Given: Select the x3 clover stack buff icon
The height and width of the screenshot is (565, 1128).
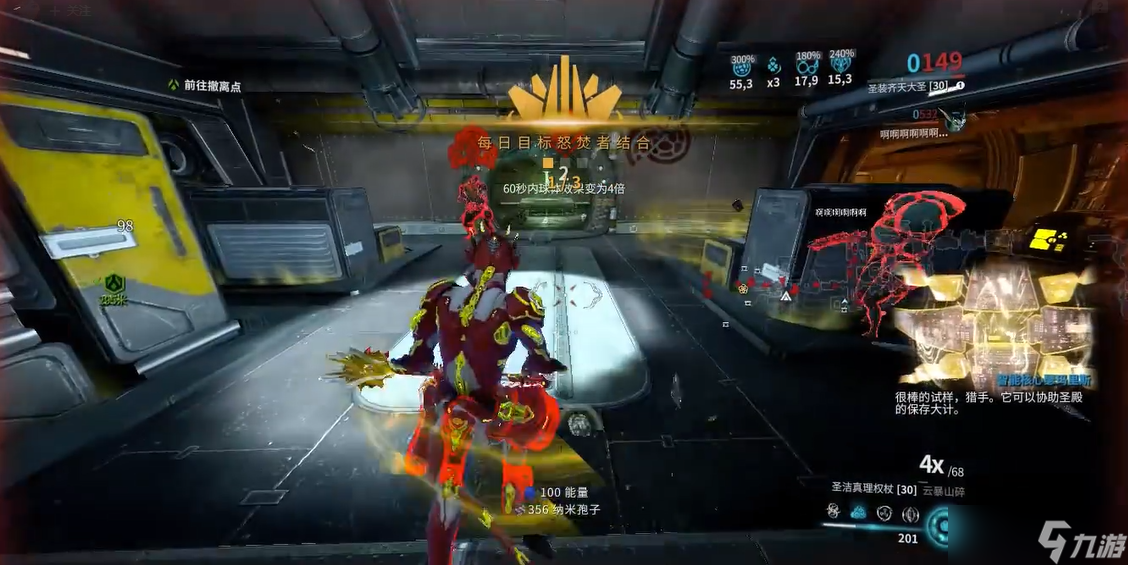Looking at the screenshot, I should point(773,66).
